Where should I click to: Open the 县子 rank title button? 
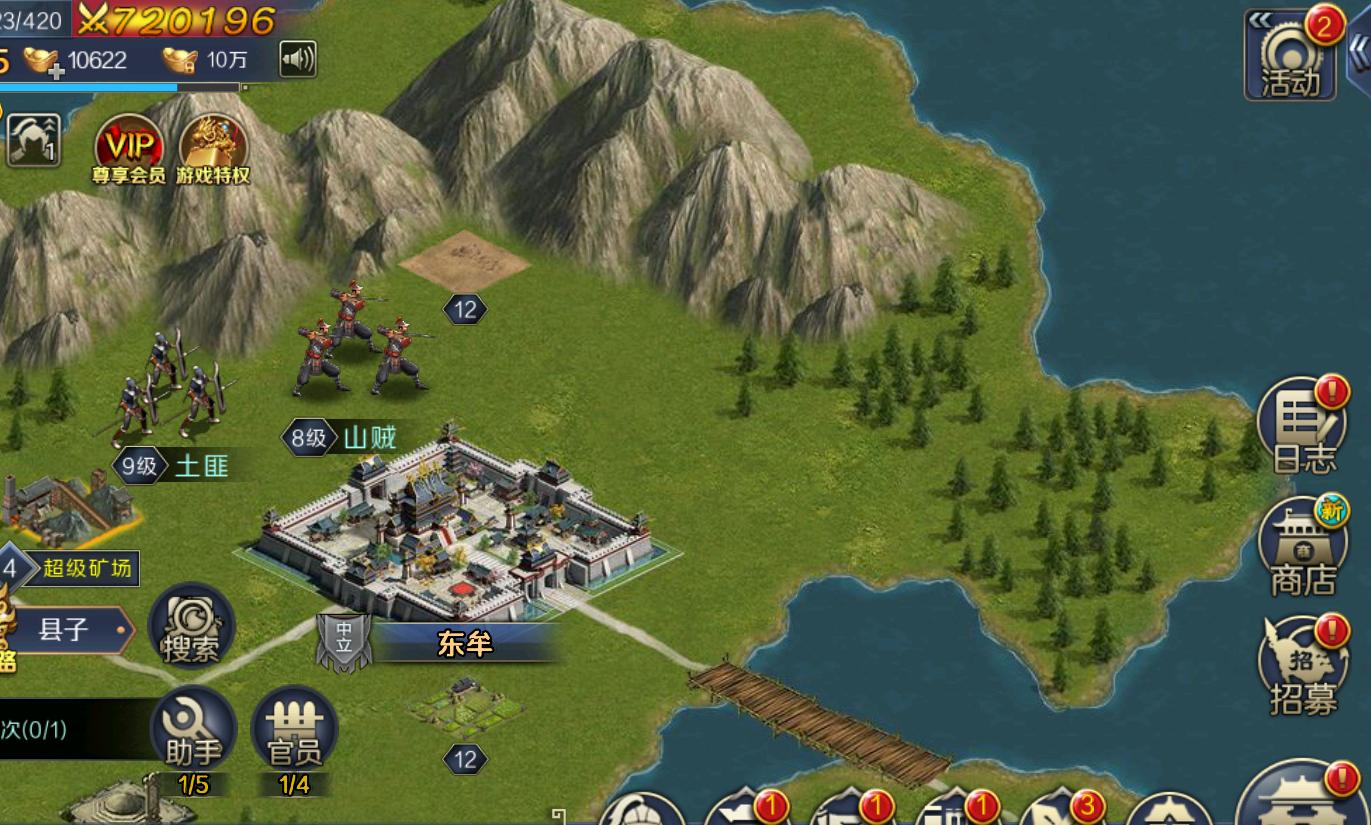pyautogui.click(x=65, y=630)
